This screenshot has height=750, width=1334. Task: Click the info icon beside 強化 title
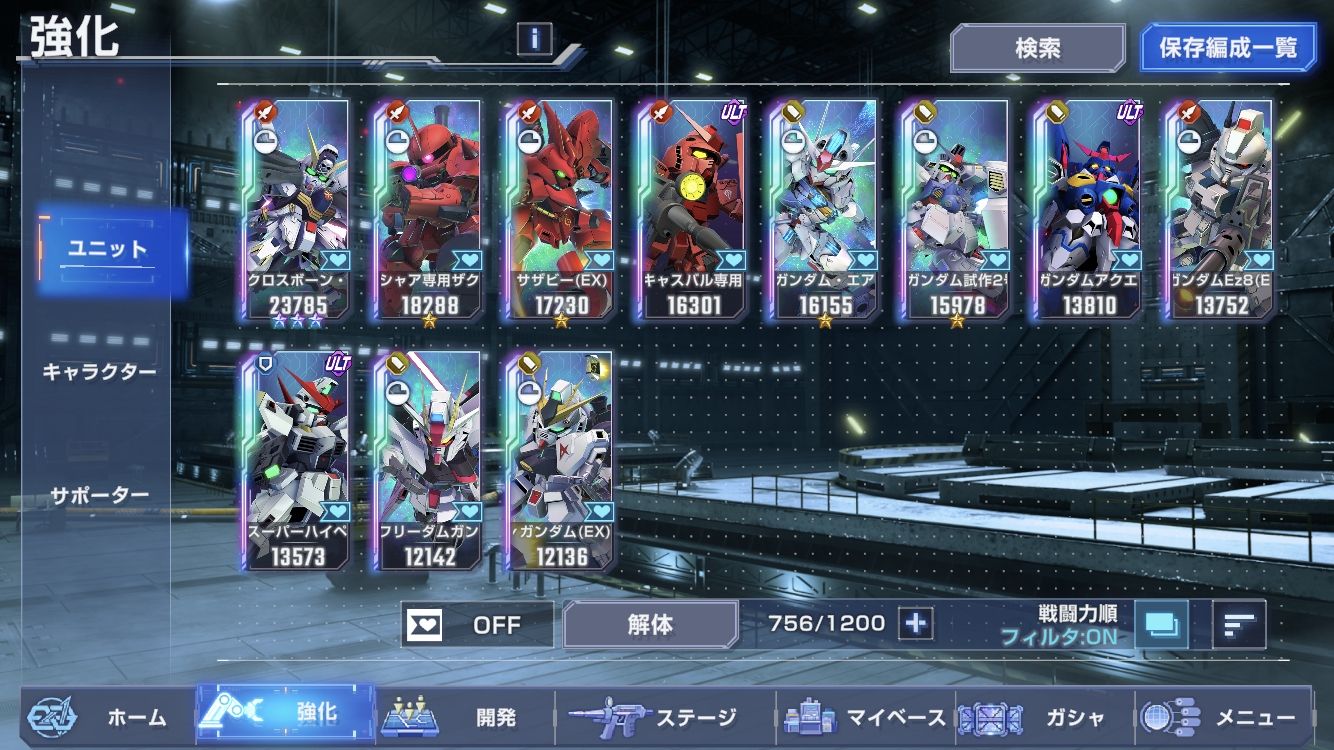(535, 39)
